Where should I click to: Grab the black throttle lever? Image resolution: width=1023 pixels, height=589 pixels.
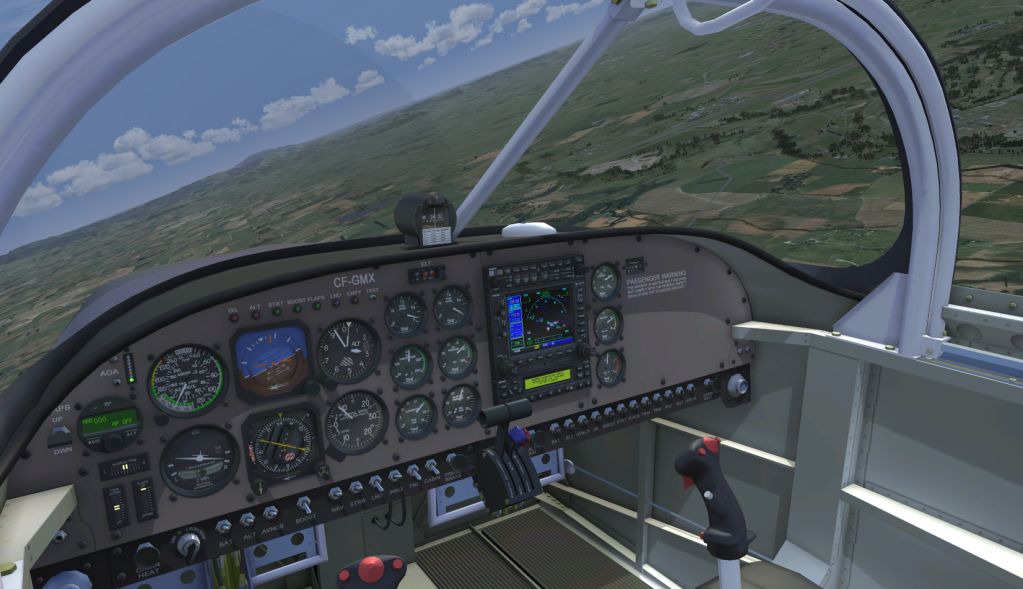click(x=507, y=409)
